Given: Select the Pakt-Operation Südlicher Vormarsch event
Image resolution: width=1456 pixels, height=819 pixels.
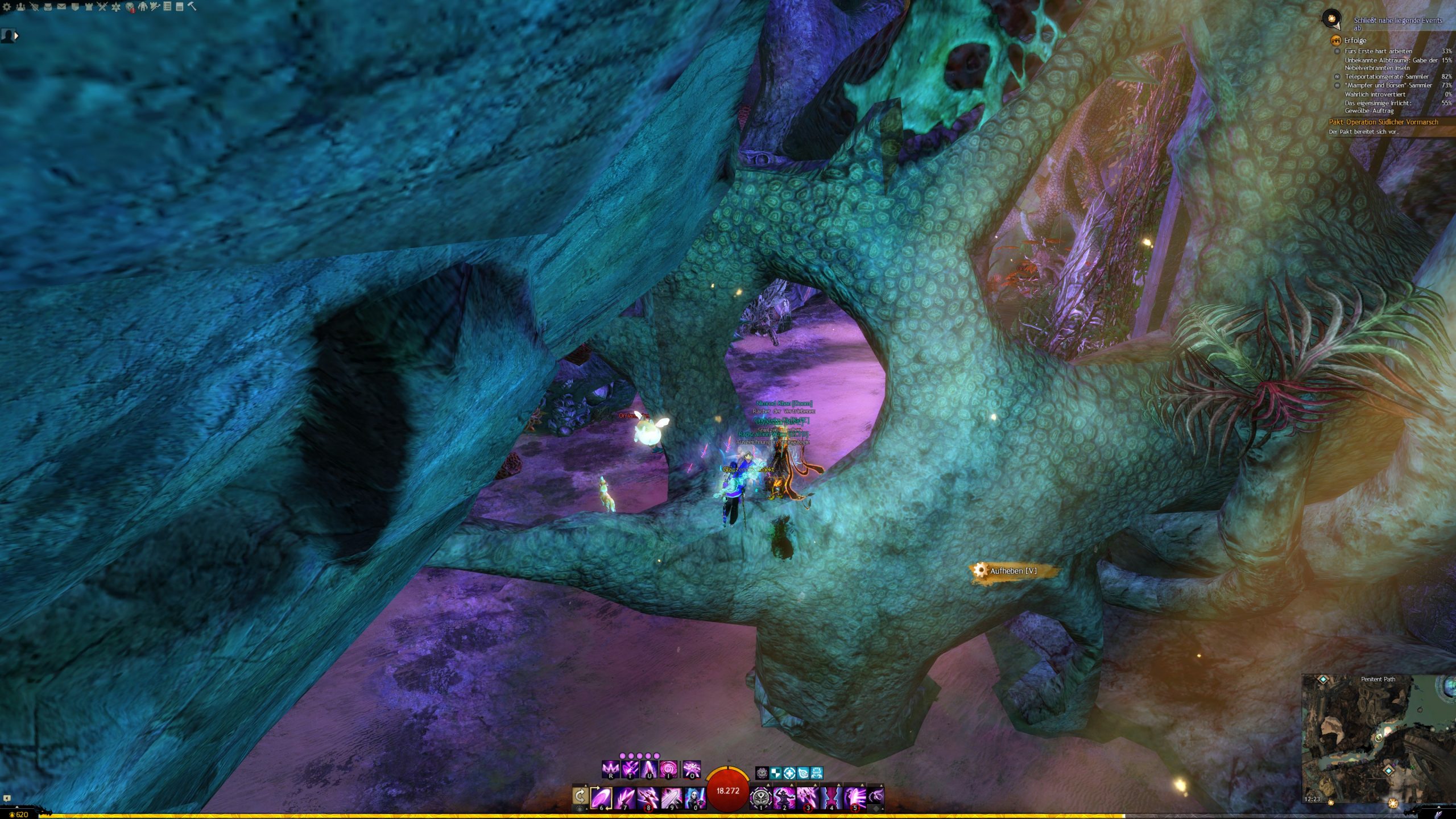Looking at the screenshot, I should coord(1383,122).
